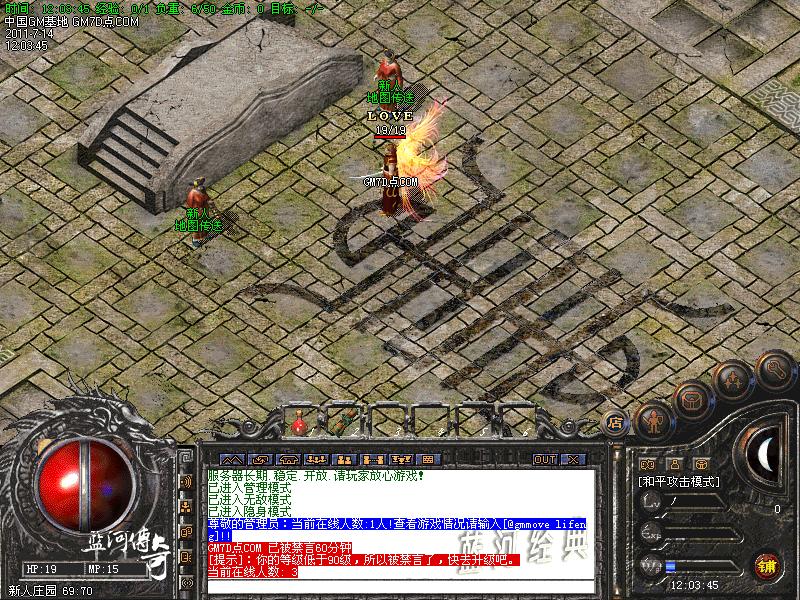800x600 pixels.
Task: Click the red 铺 stall button
Action: click(x=768, y=565)
